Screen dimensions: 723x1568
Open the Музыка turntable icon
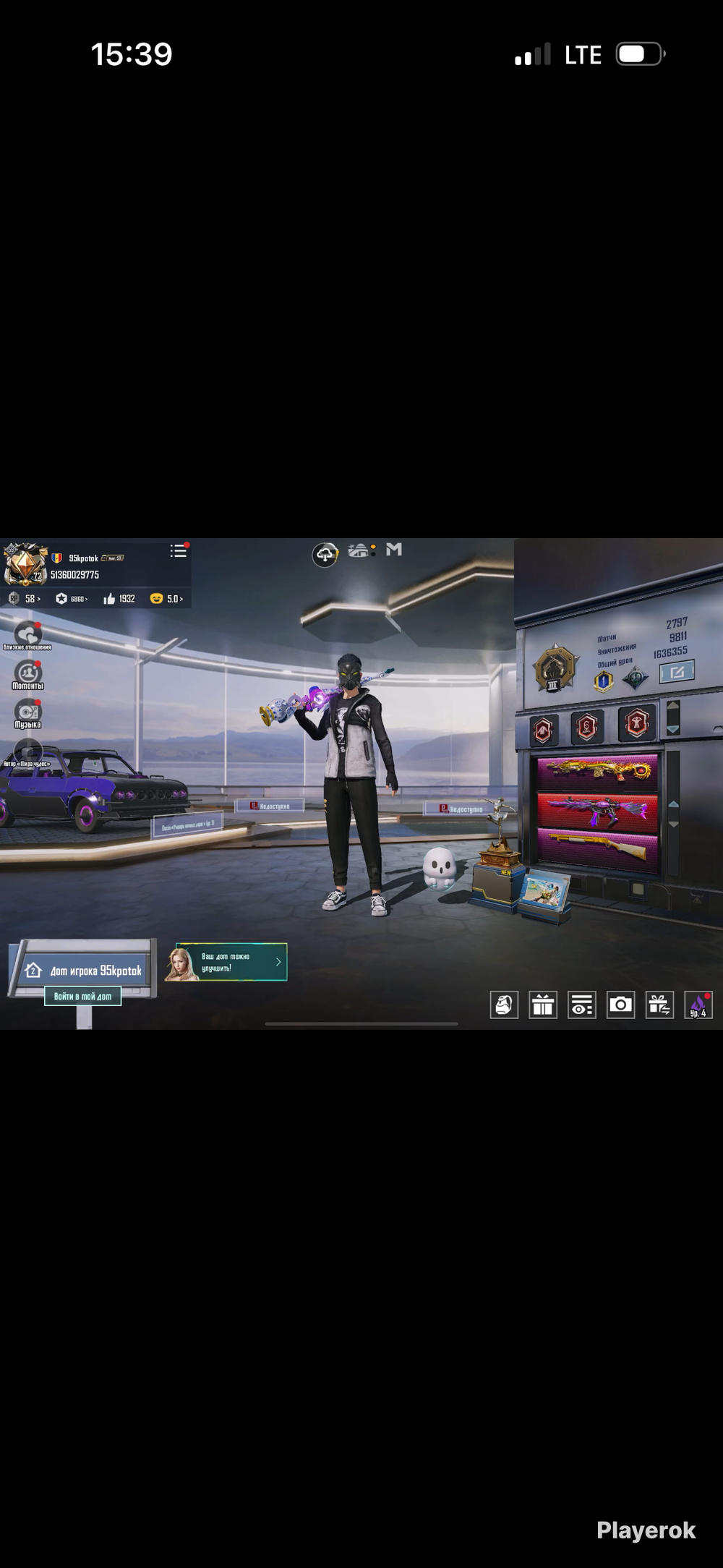click(x=27, y=712)
